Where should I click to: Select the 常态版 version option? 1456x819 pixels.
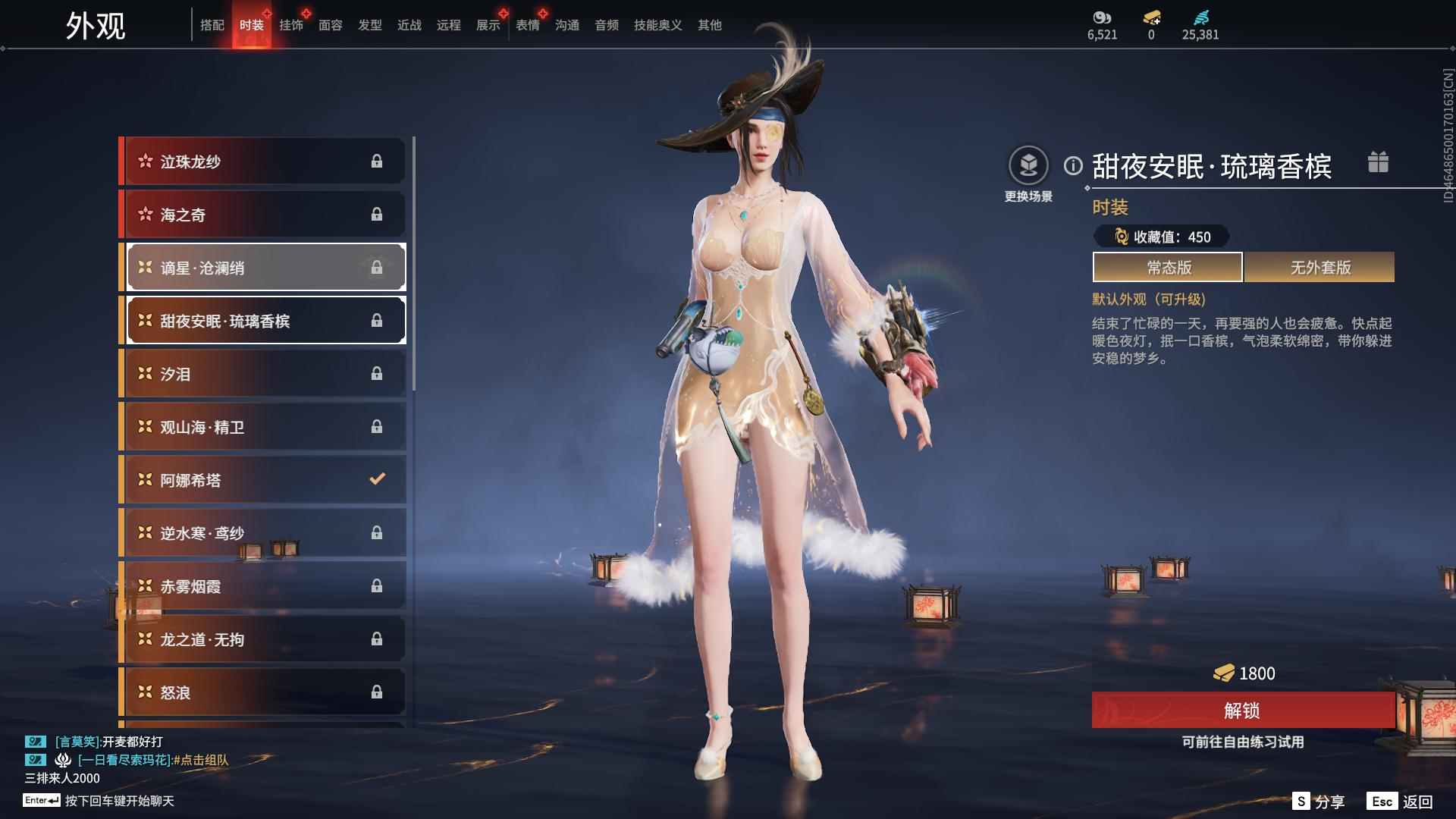point(1166,267)
